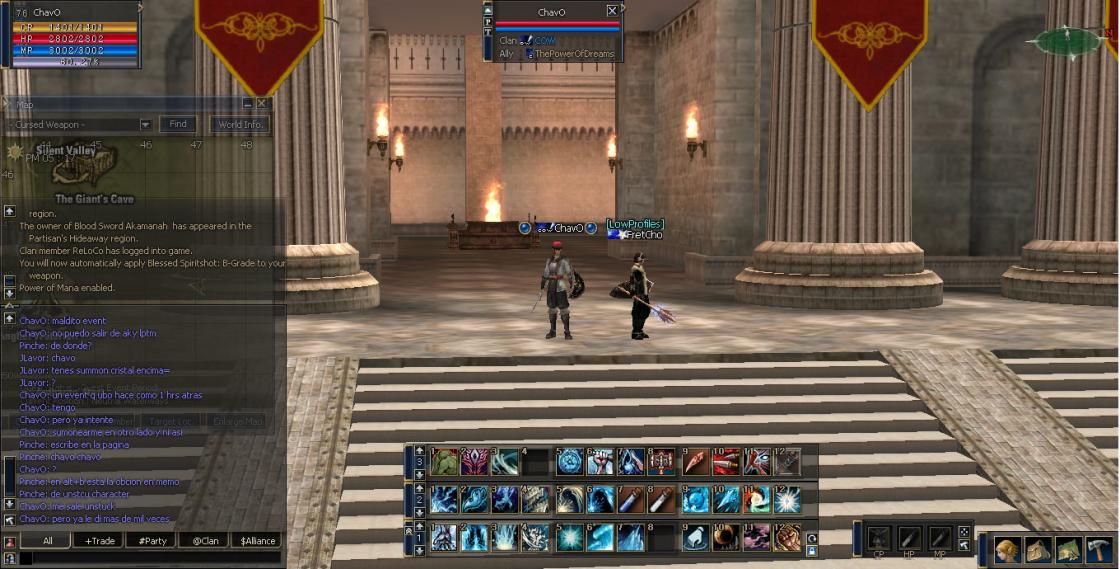Switch to the +Trade chat tab
Image resolution: width=1120 pixels, height=569 pixels.
pos(100,540)
